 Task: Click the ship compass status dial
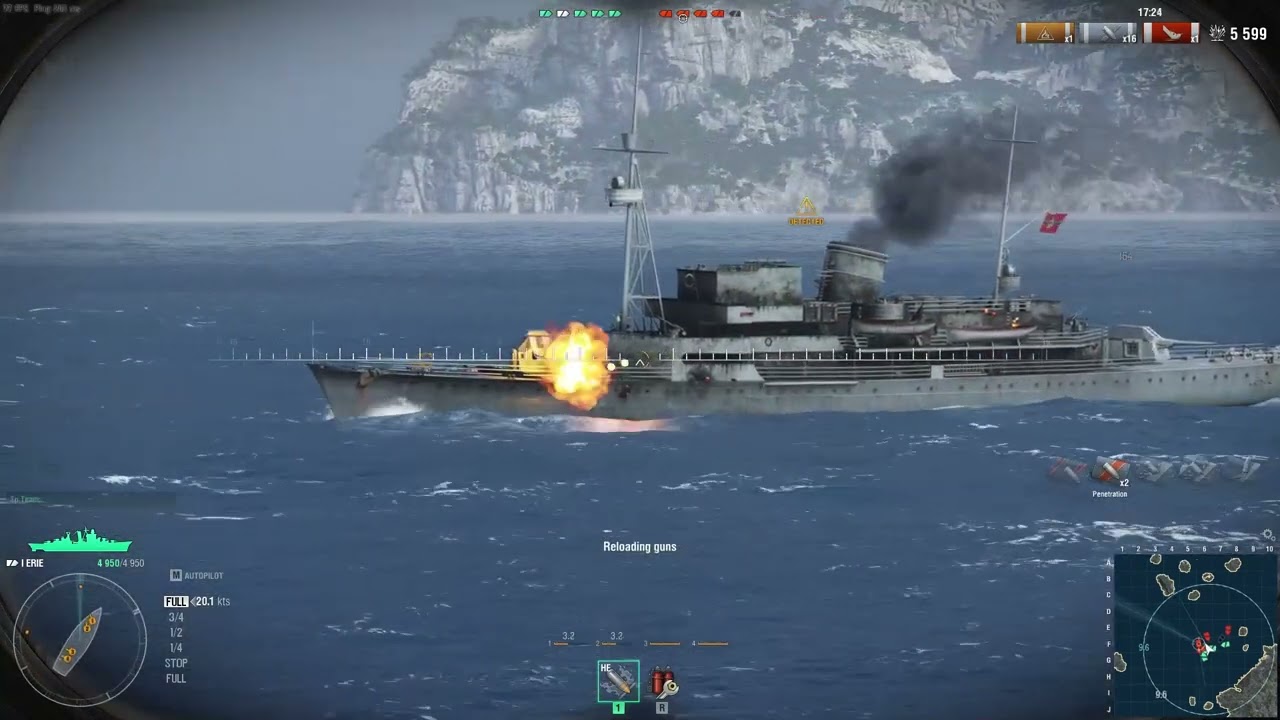pos(79,640)
